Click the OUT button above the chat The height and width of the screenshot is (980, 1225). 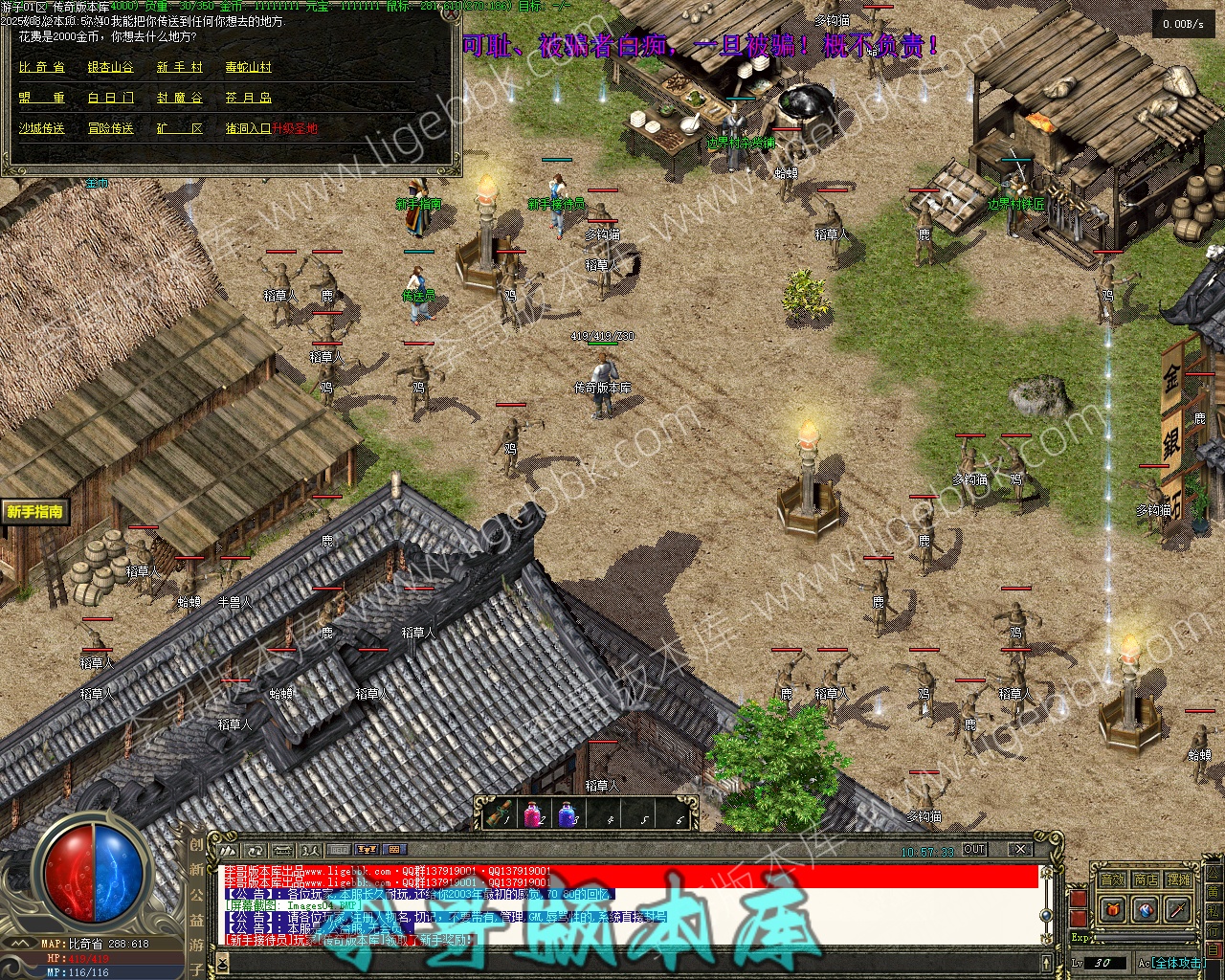pos(974,849)
